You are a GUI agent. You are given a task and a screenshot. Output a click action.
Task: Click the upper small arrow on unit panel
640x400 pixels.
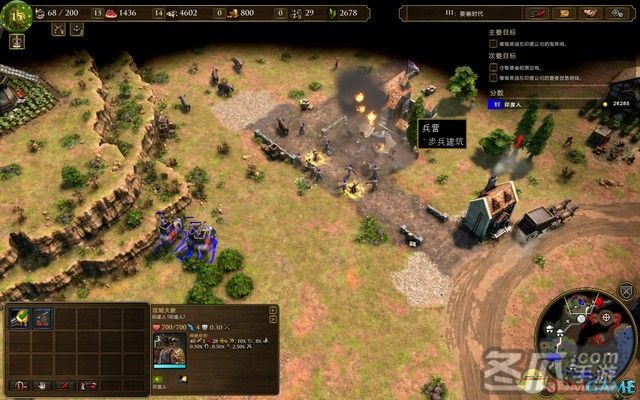(x=272, y=311)
